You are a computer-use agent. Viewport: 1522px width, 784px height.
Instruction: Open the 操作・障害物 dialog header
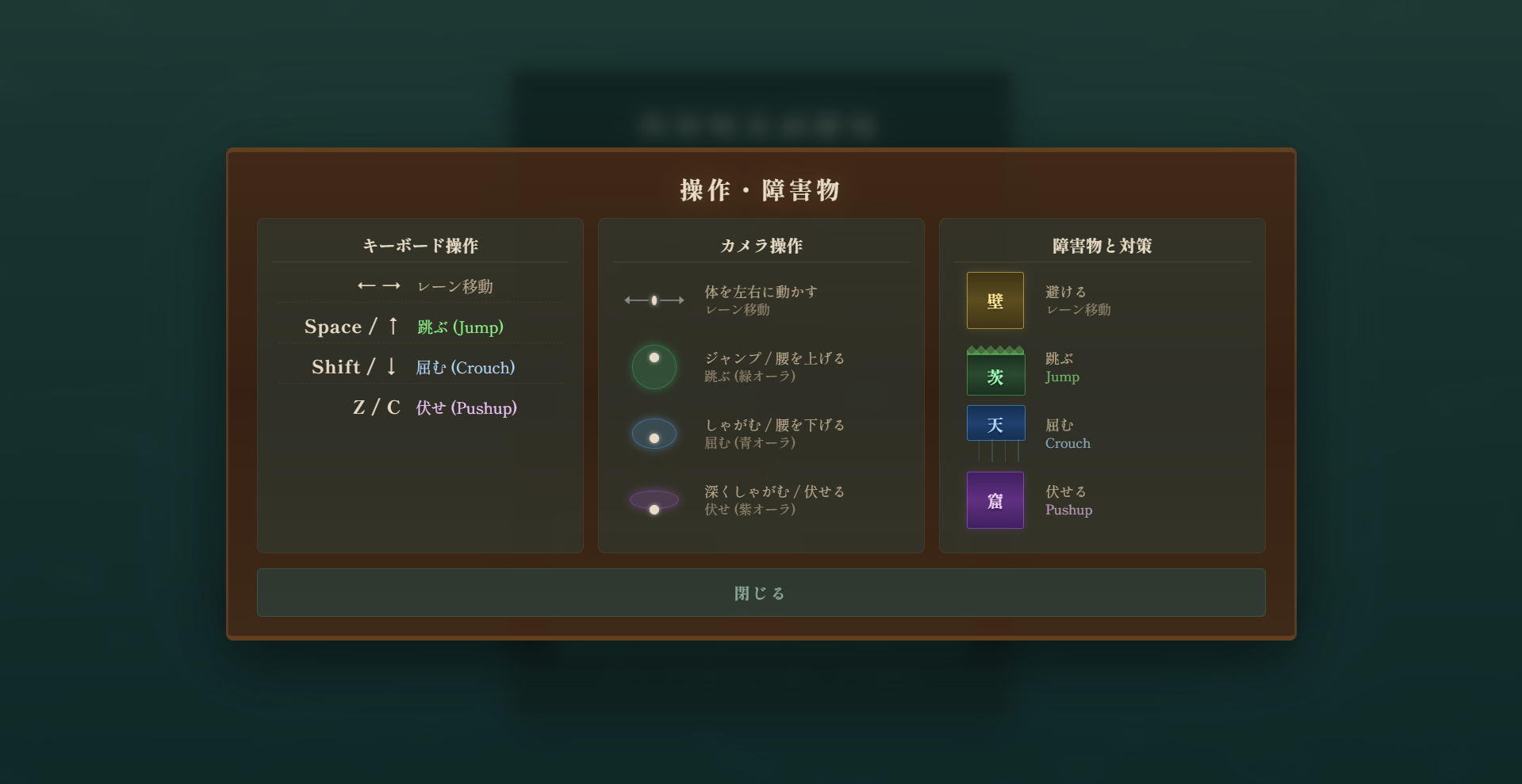point(760,190)
